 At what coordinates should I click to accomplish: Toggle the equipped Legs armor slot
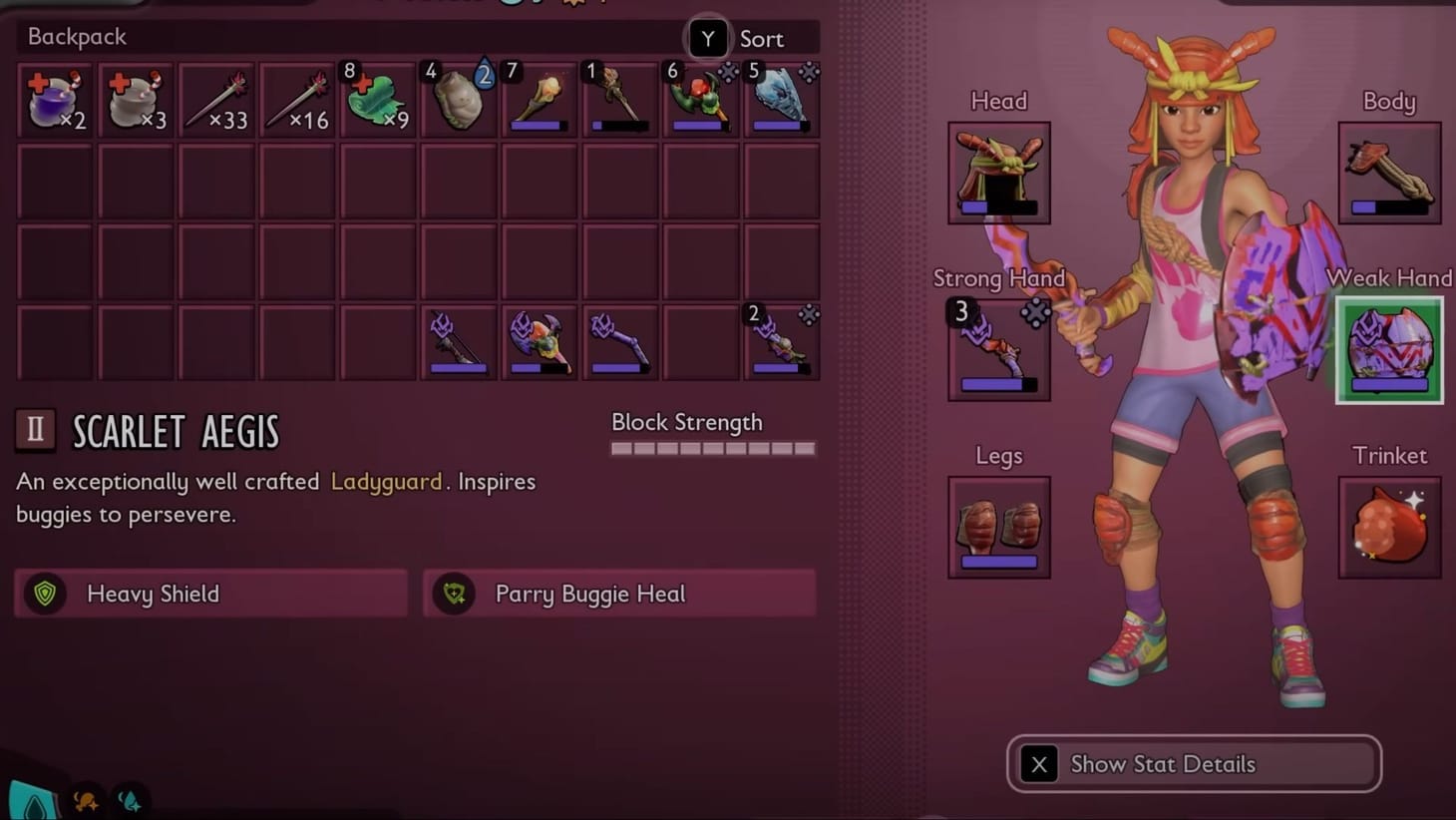(x=997, y=527)
